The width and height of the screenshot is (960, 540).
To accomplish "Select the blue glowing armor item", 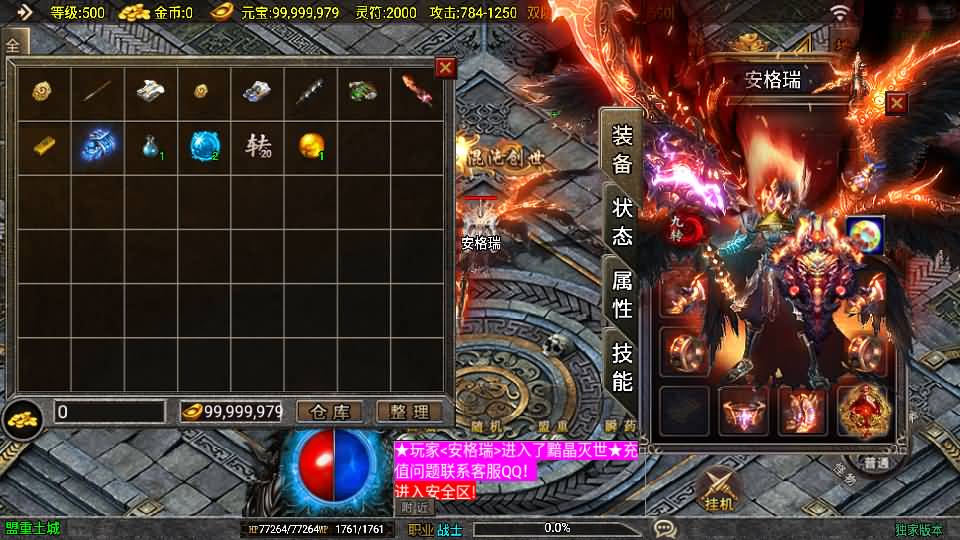I will [97, 146].
